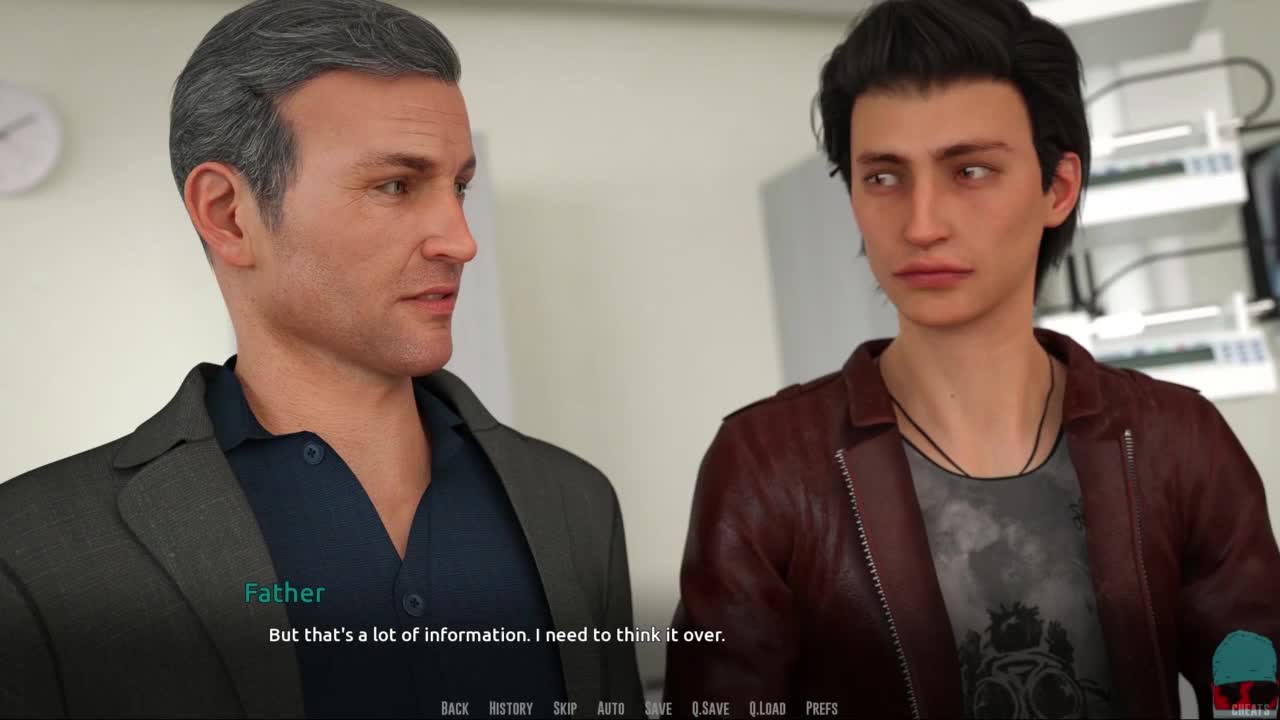This screenshot has height=720, width=1280.
Task: Load the quick save with Q.Load
Action: point(767,708)
